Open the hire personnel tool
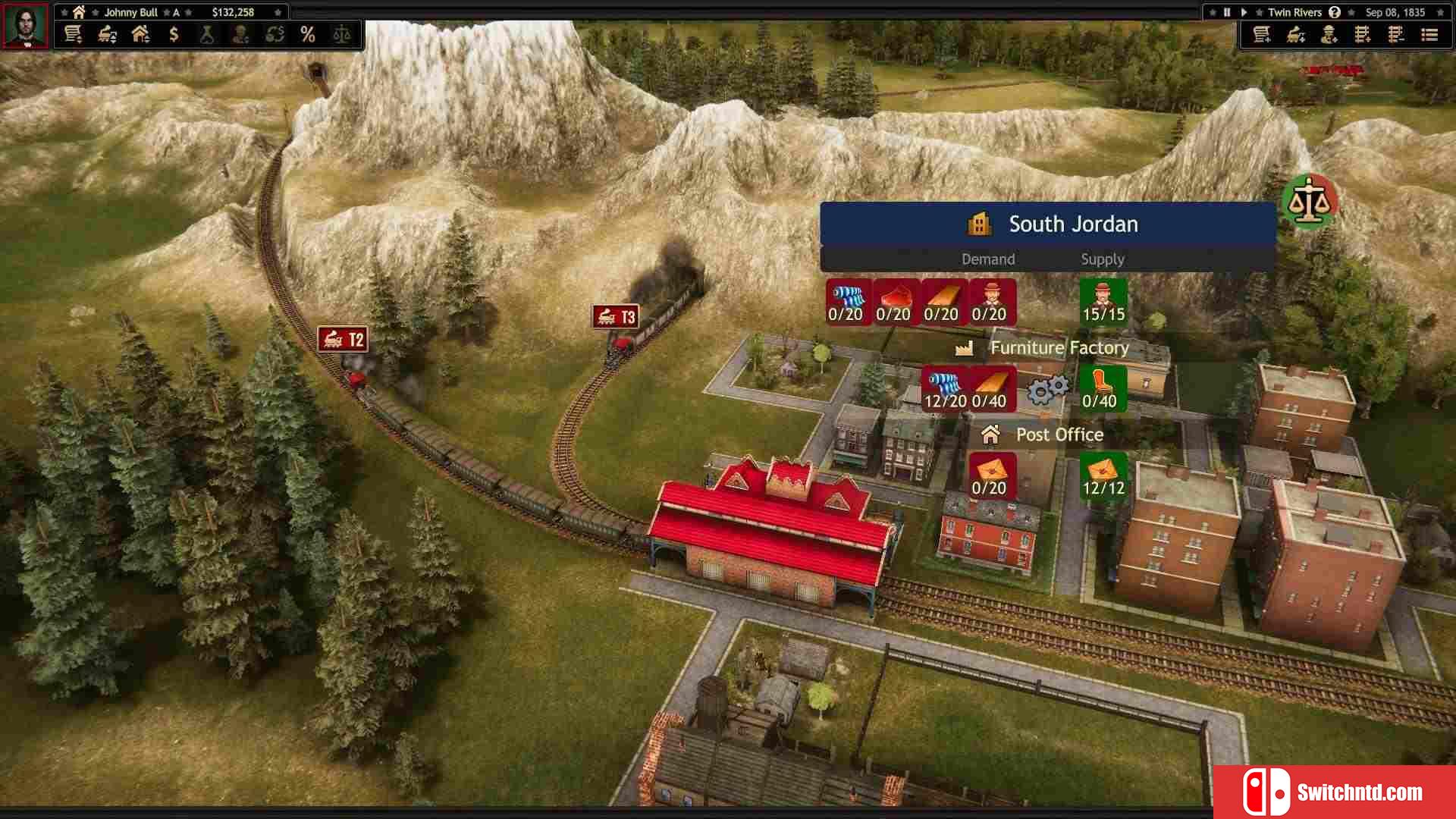 click(x=1329, y=35)
